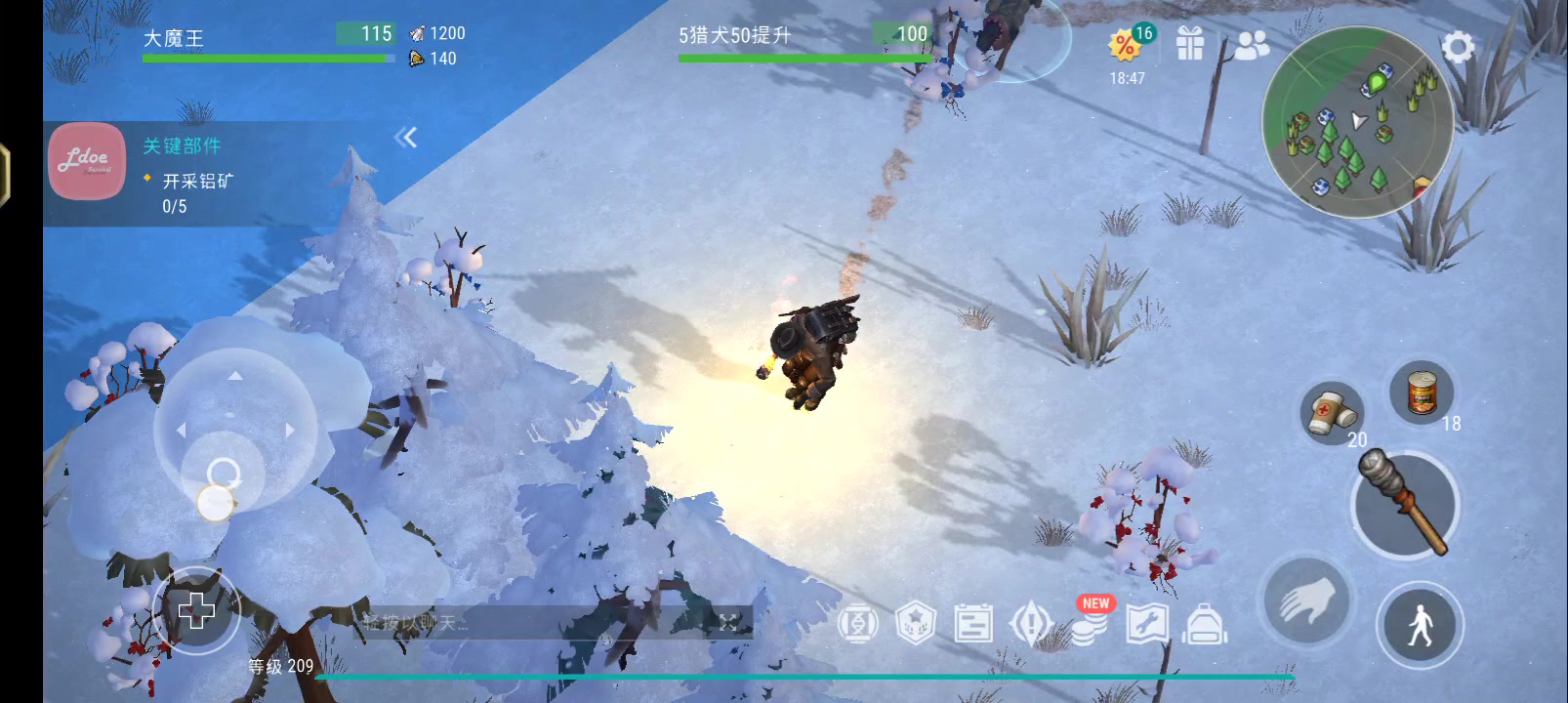The width and height of the screenshot is (1568, 703).
Task: Toggle auto-aim with the crosshair button
Action: pos(198,611)
